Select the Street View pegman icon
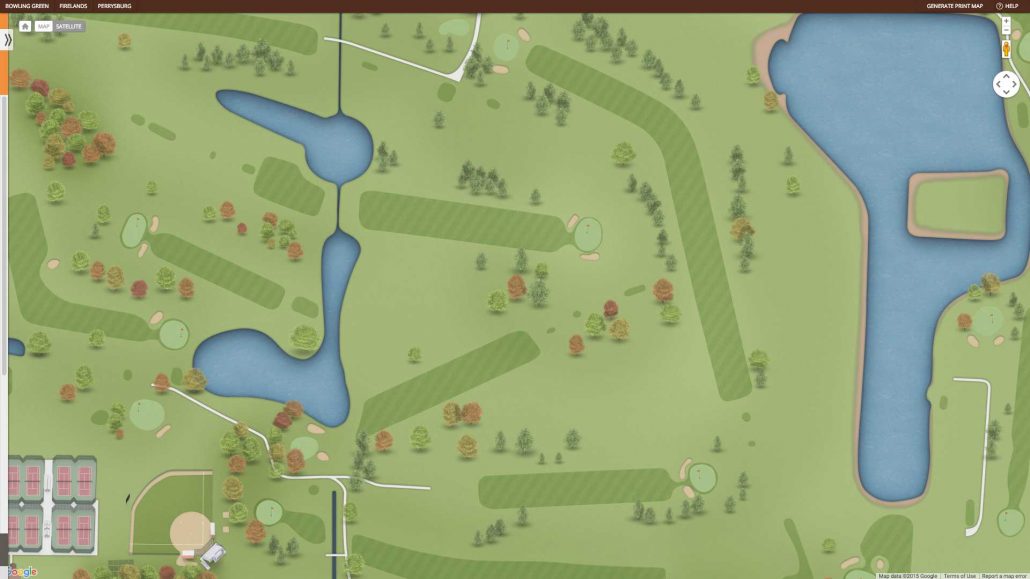This screenshot has width=1030, height=579. (1006, 50)
